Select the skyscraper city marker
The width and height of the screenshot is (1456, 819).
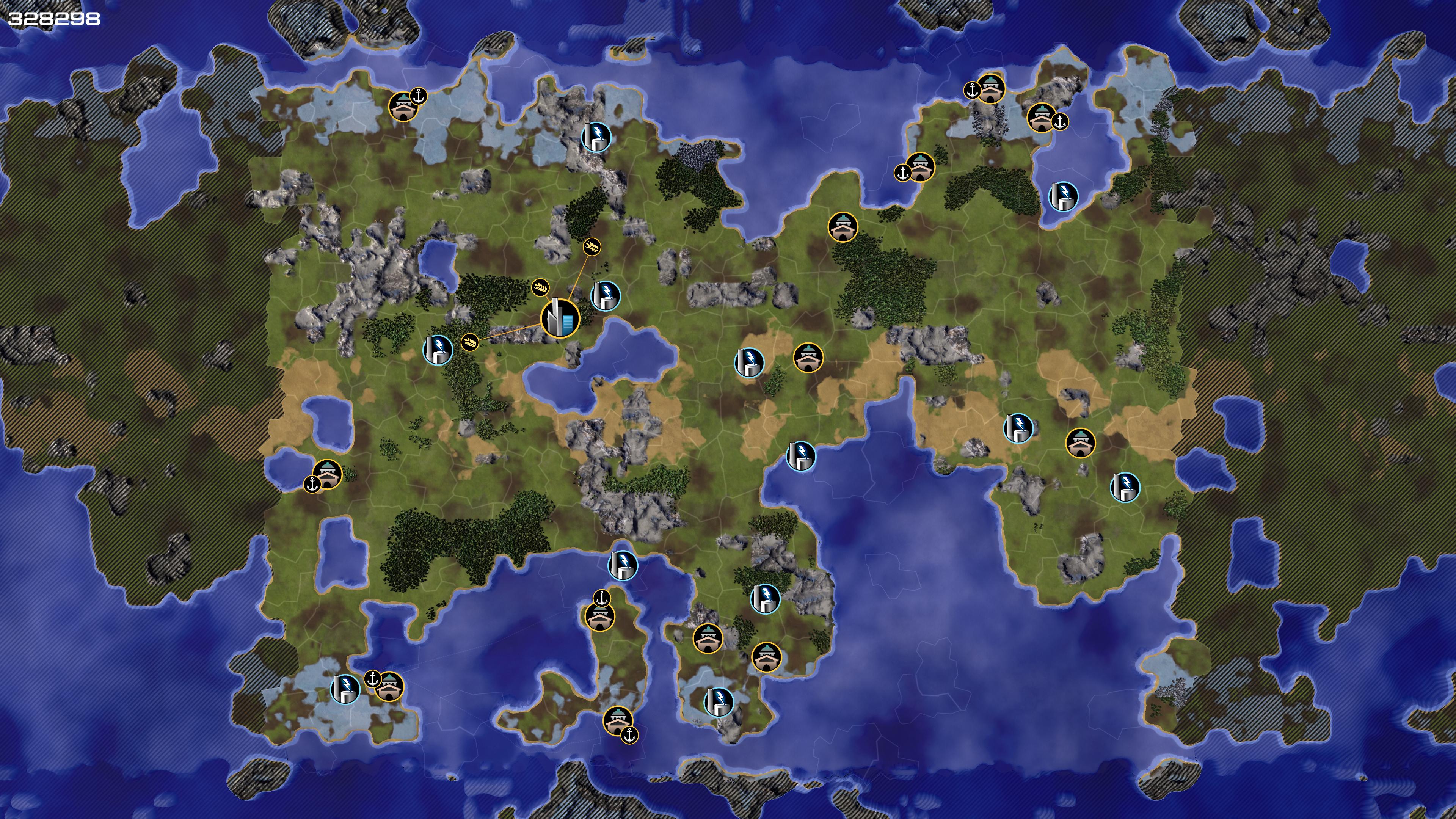pyautogui.click(x=560, y=319)
